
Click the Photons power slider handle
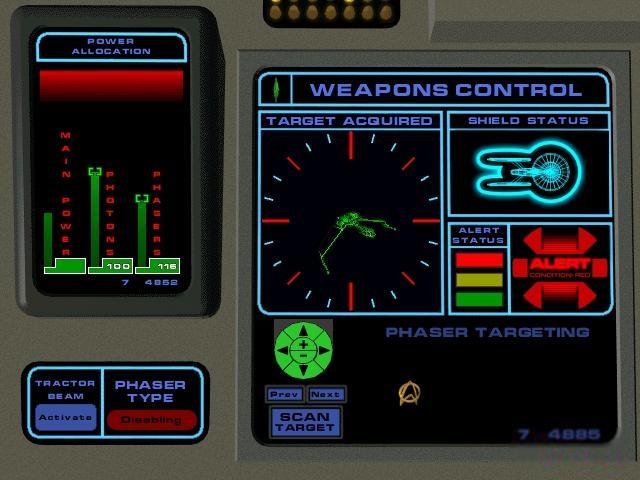[95, 172]
